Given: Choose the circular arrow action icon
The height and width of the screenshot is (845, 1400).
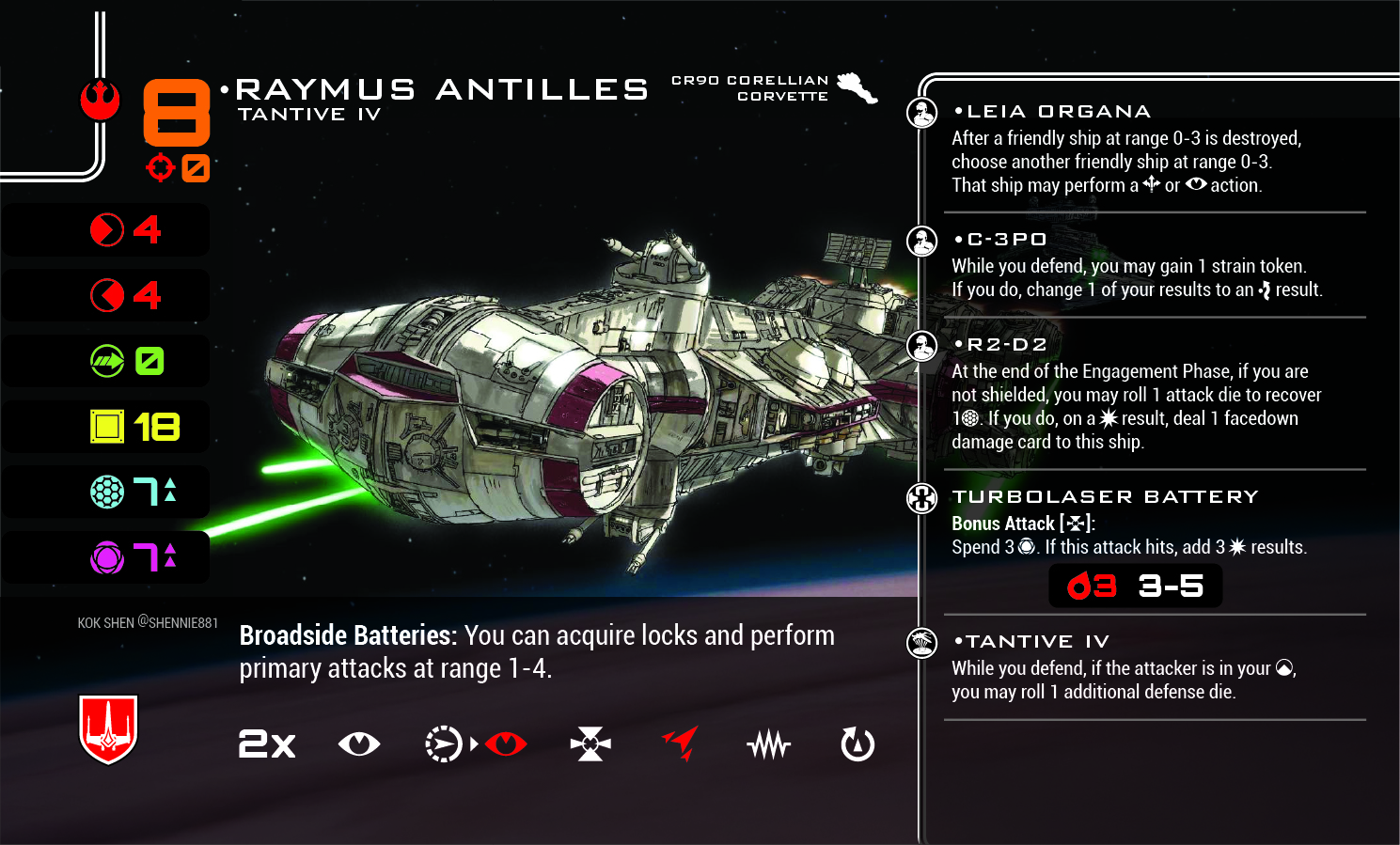Looking at the screenshot, I should [x=857, y=744].
